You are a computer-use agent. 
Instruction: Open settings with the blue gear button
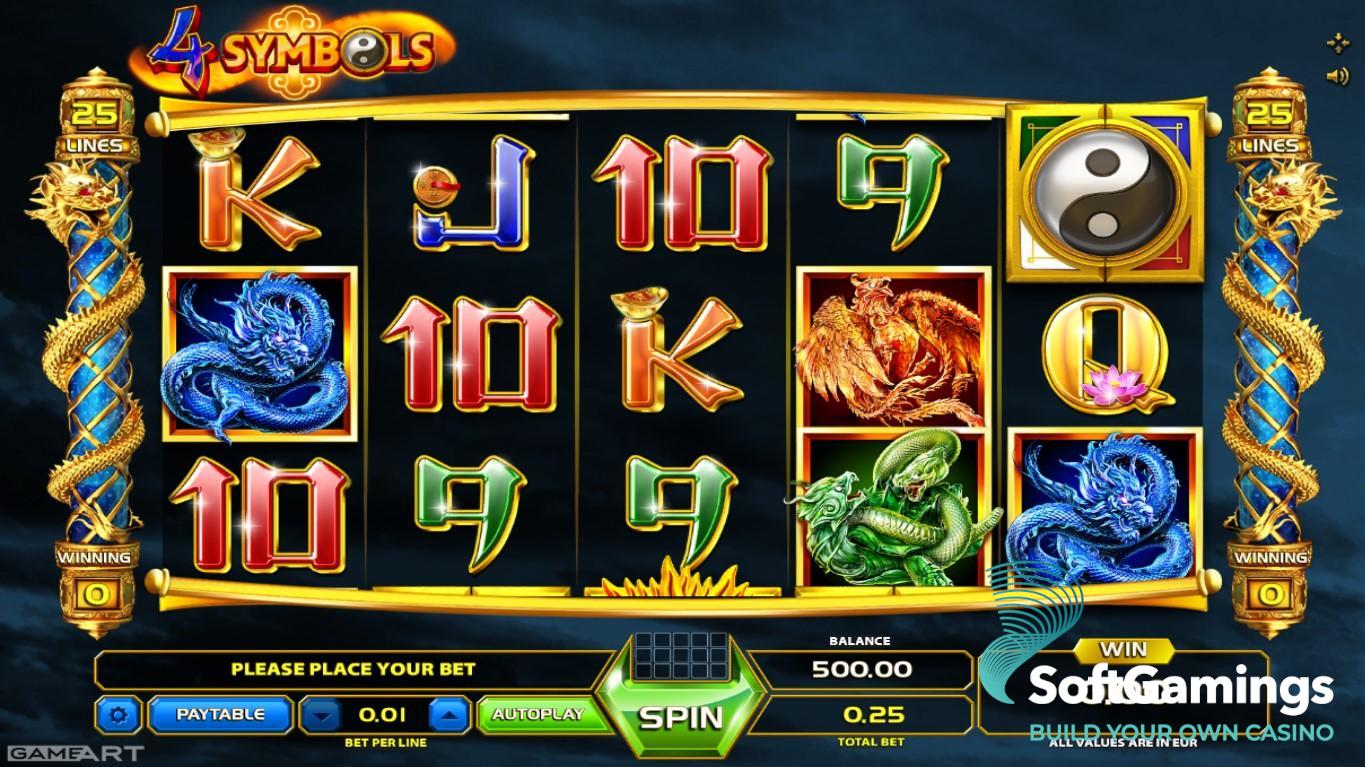click(x=119, y=715)
